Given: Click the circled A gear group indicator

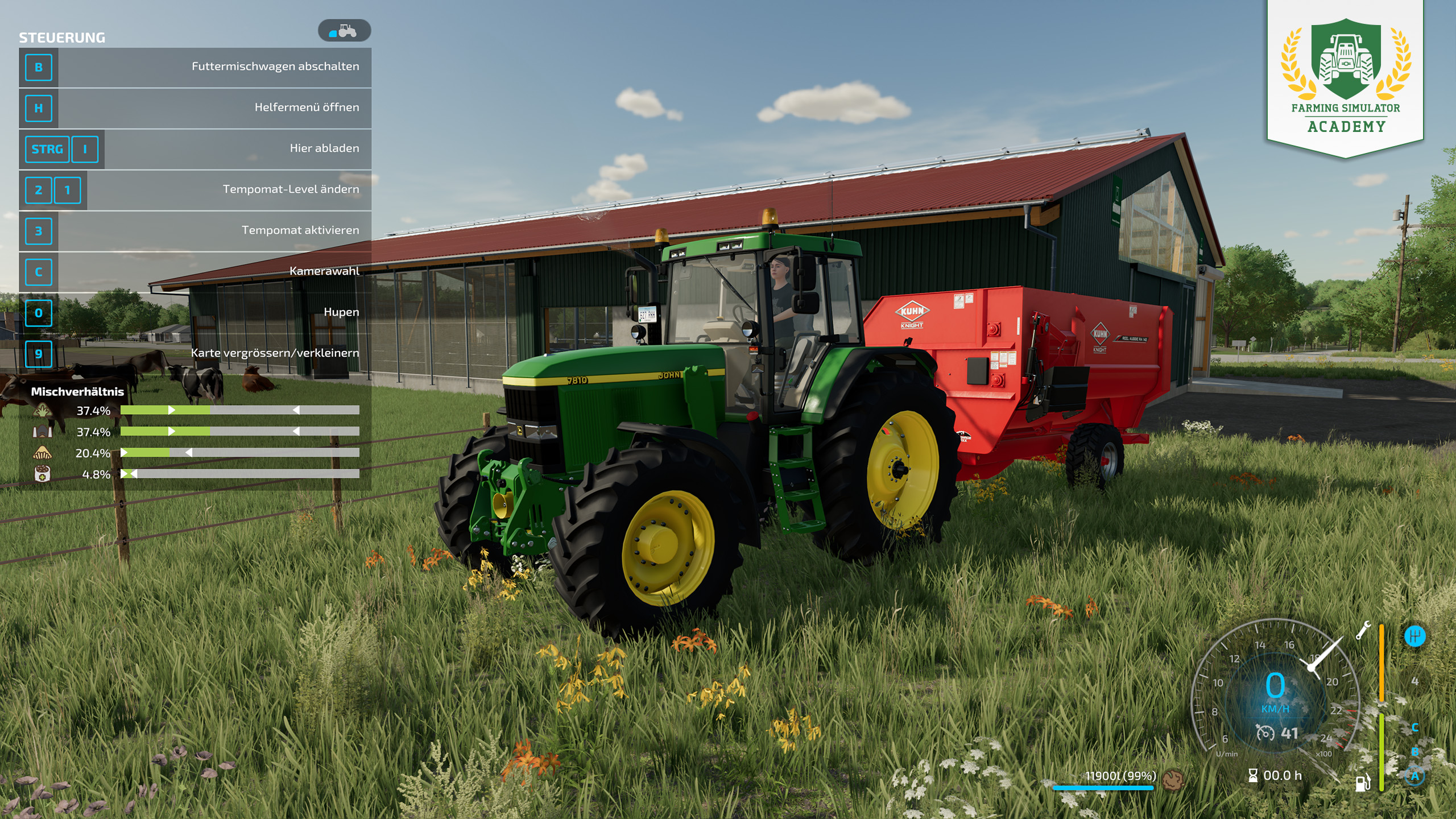Looking at the screenshot, I should click(1414, 776).
